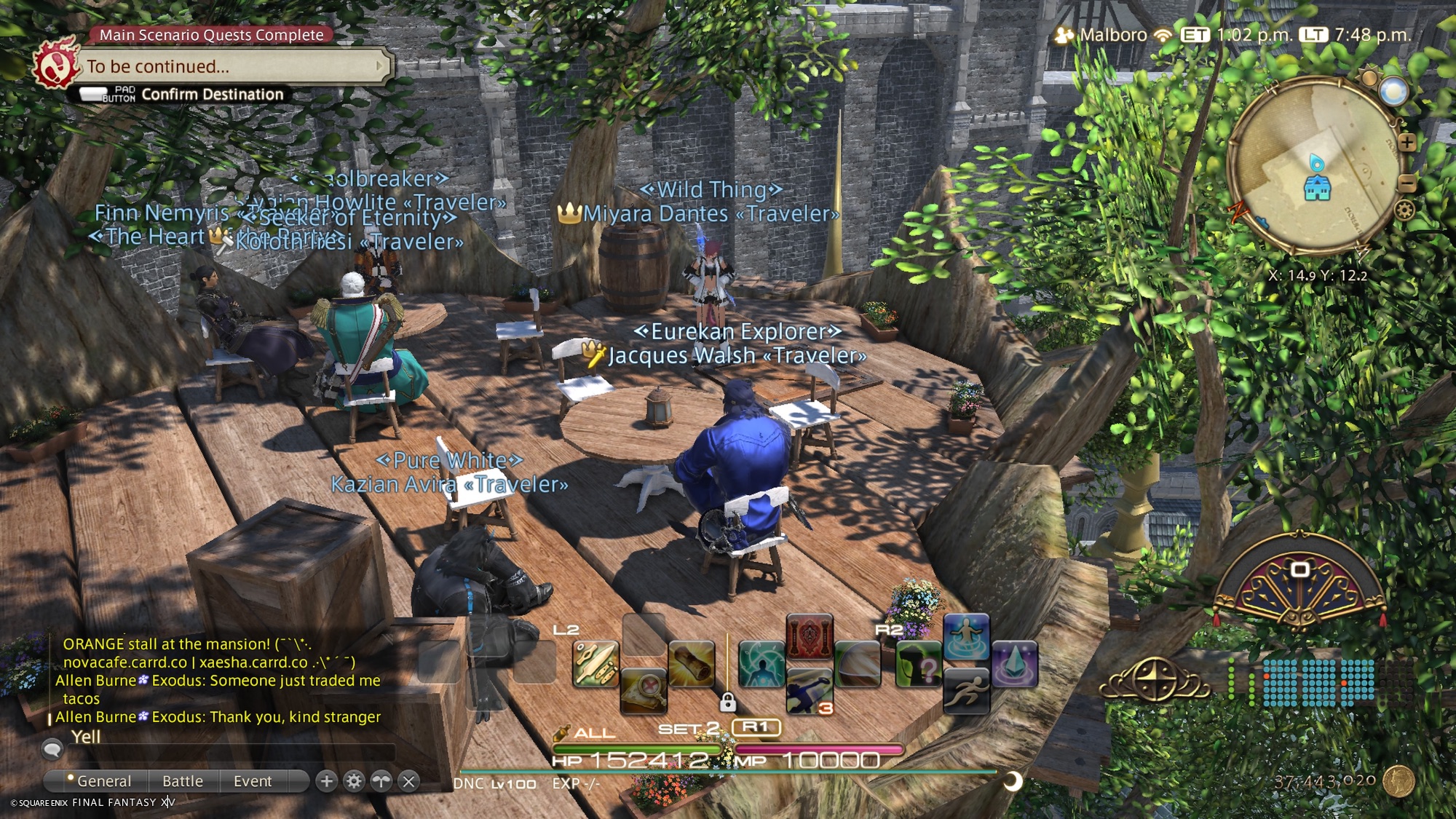The height and width of the screenshot is (819, 1456).
Task: Switch to the General chat tab
Action: pos(103,781)
